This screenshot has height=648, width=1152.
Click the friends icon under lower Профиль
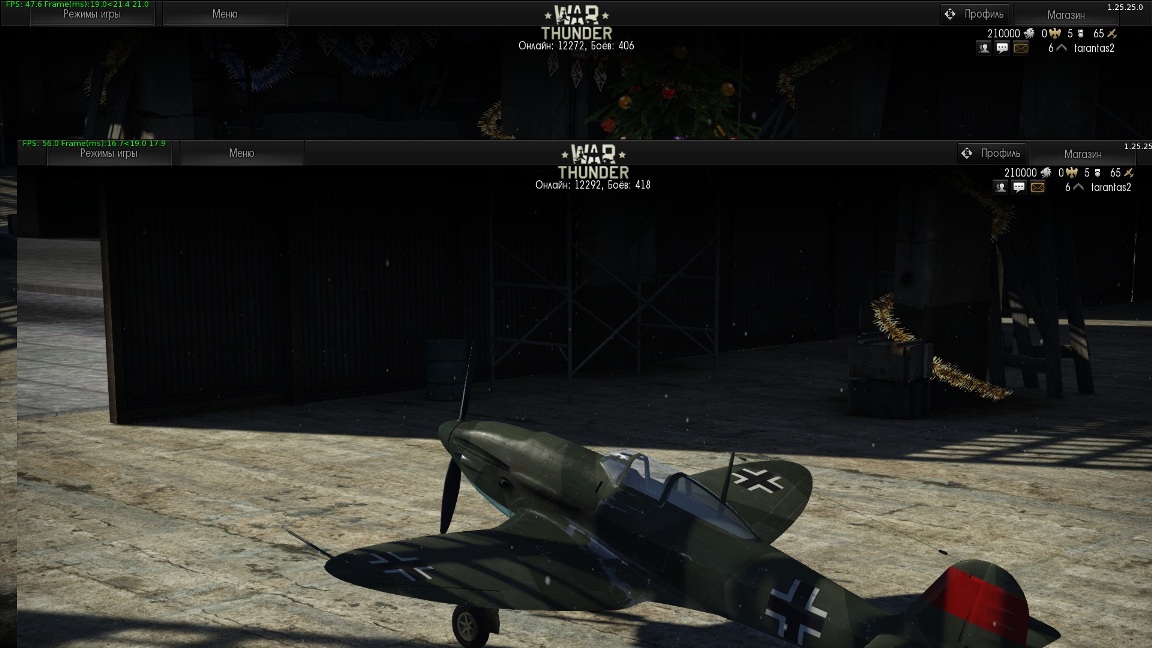[1002, 187]
